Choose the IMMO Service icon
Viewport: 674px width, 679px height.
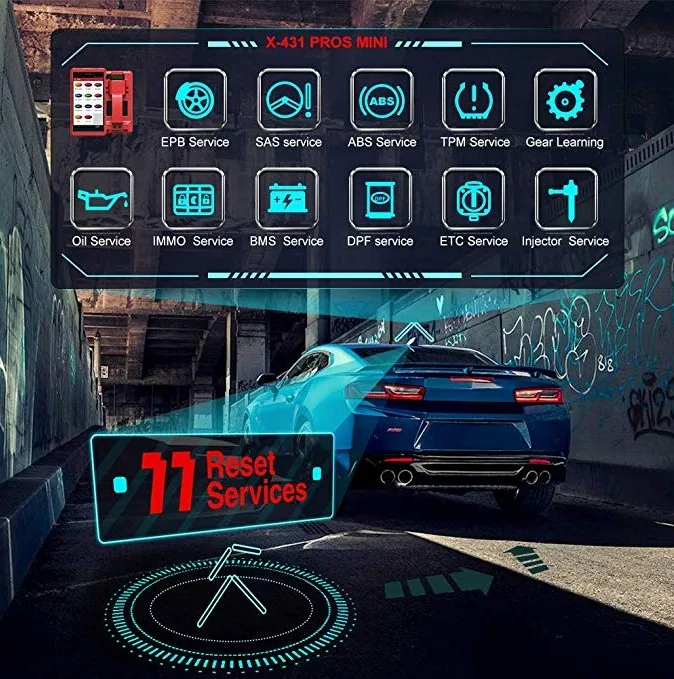click(x=194, y=199)
